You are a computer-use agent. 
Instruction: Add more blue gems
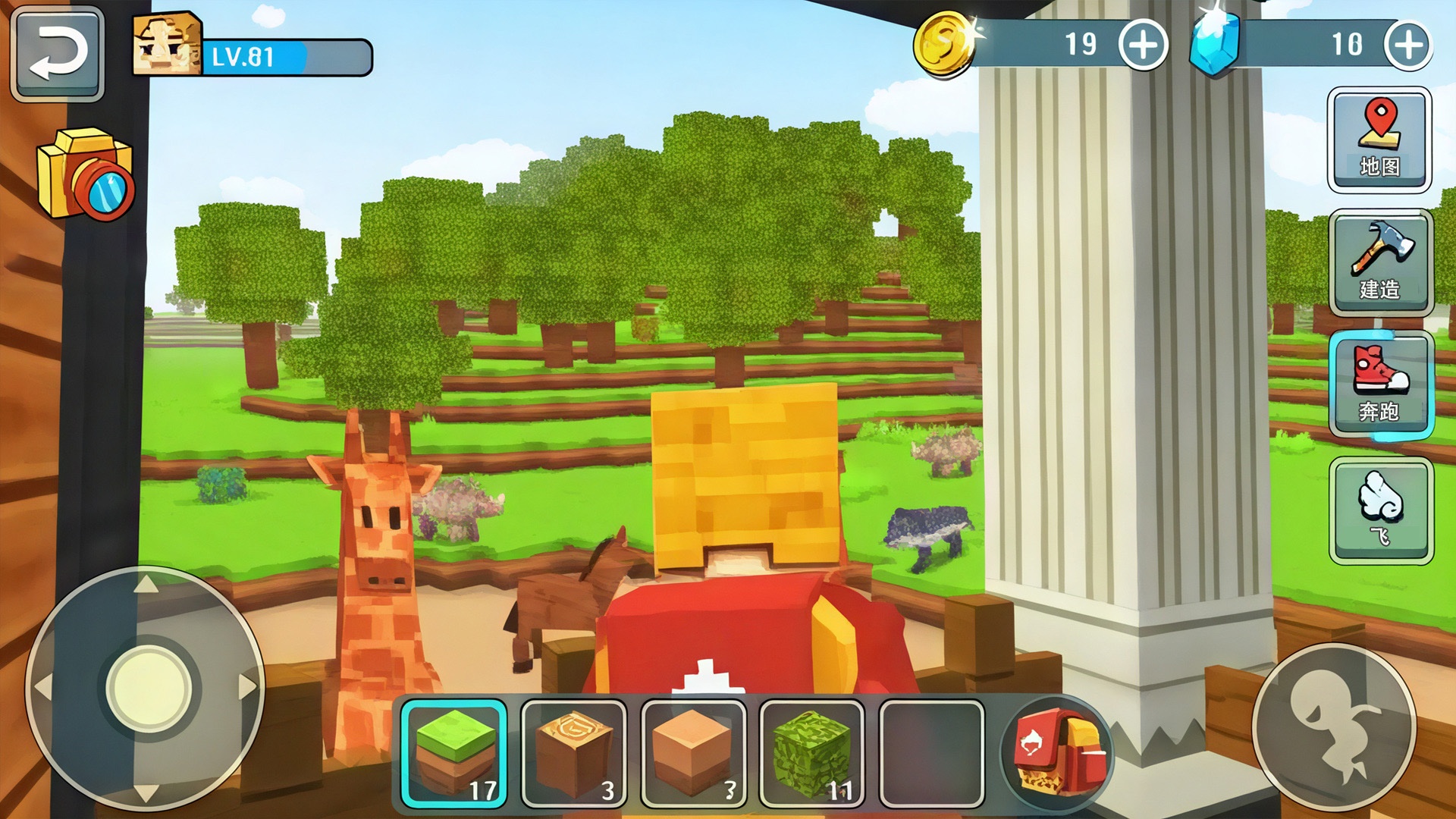(x=1407, y=45)
